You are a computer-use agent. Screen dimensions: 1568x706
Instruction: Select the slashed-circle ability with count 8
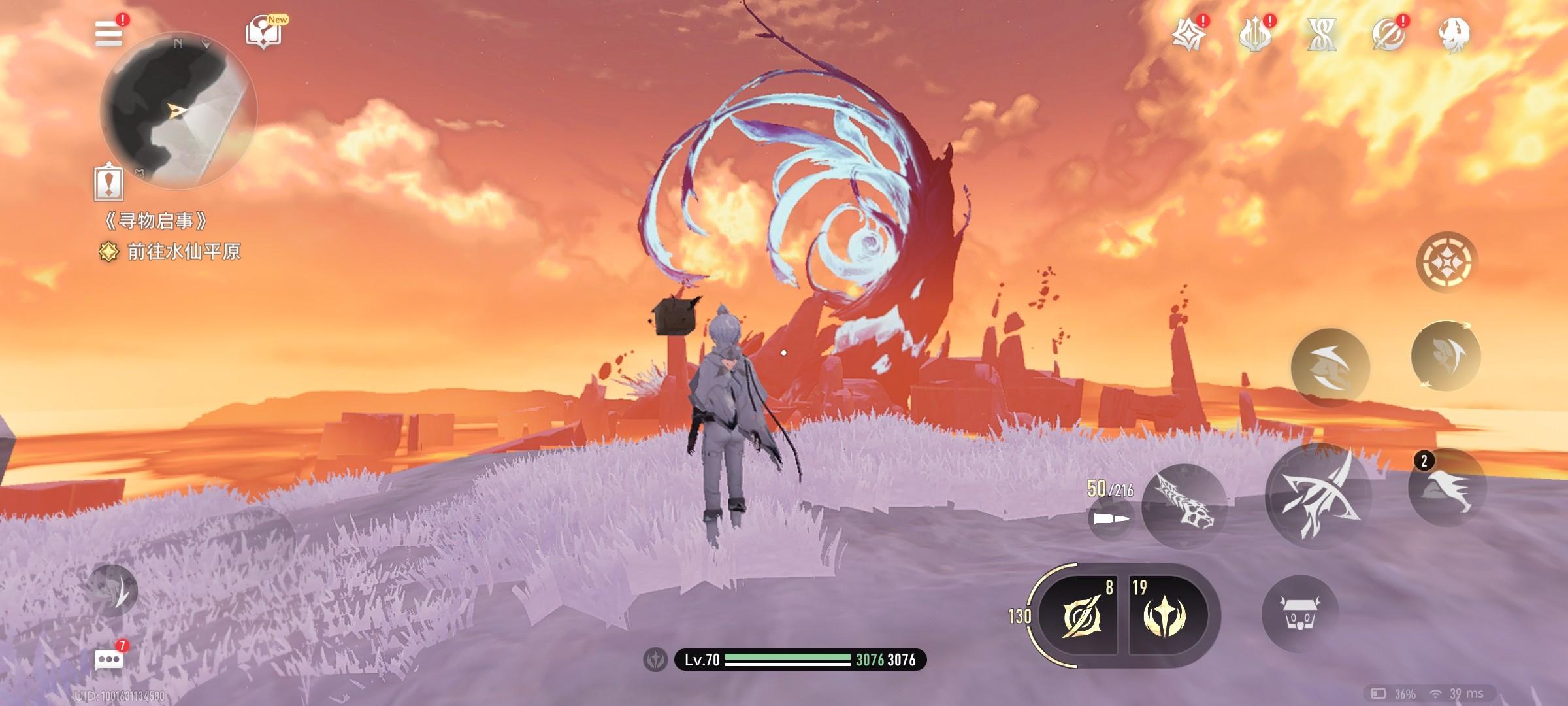click(1078, 616)
